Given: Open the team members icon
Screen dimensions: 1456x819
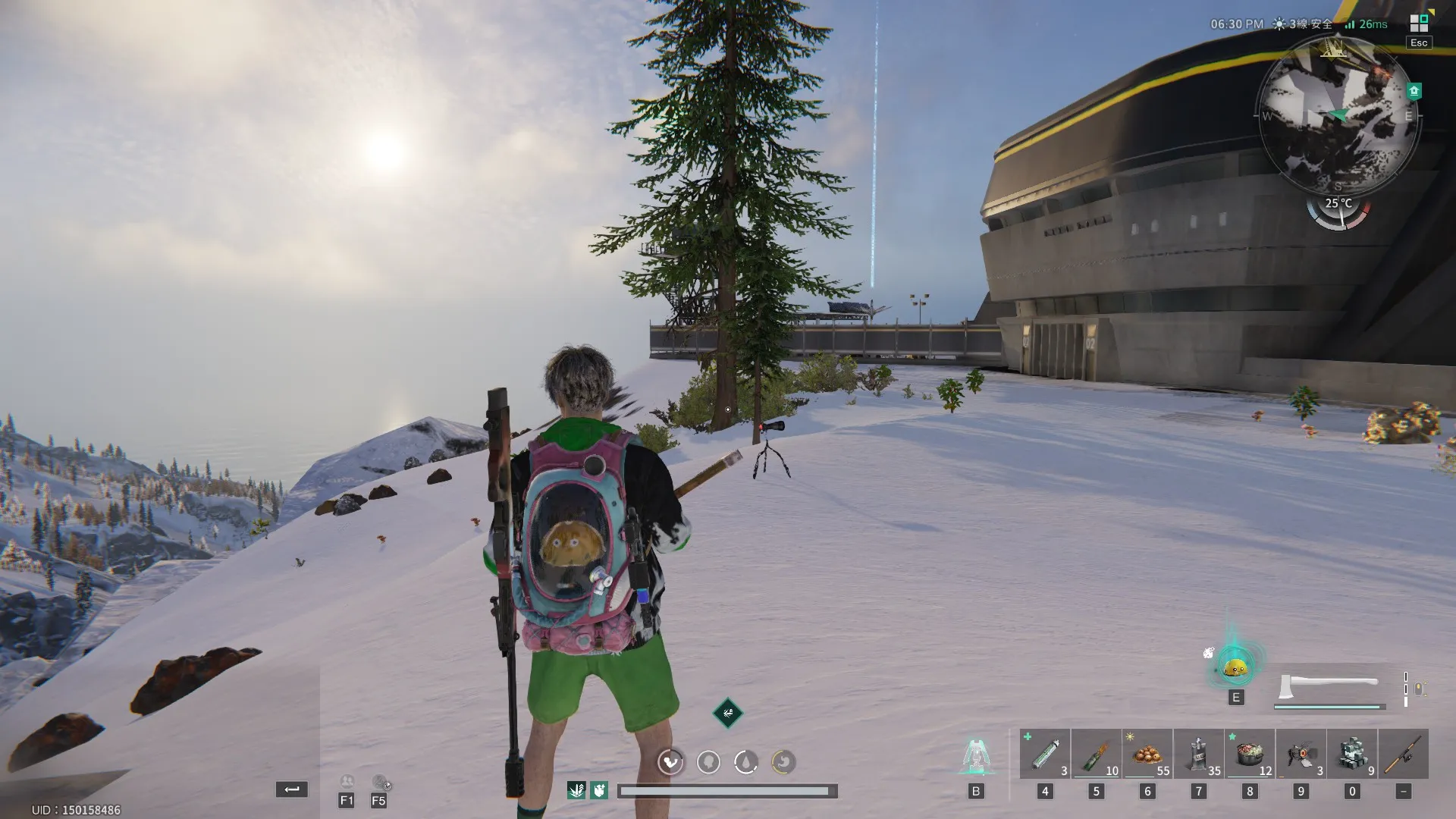Looking at the screenshot, I should (347, 782).
